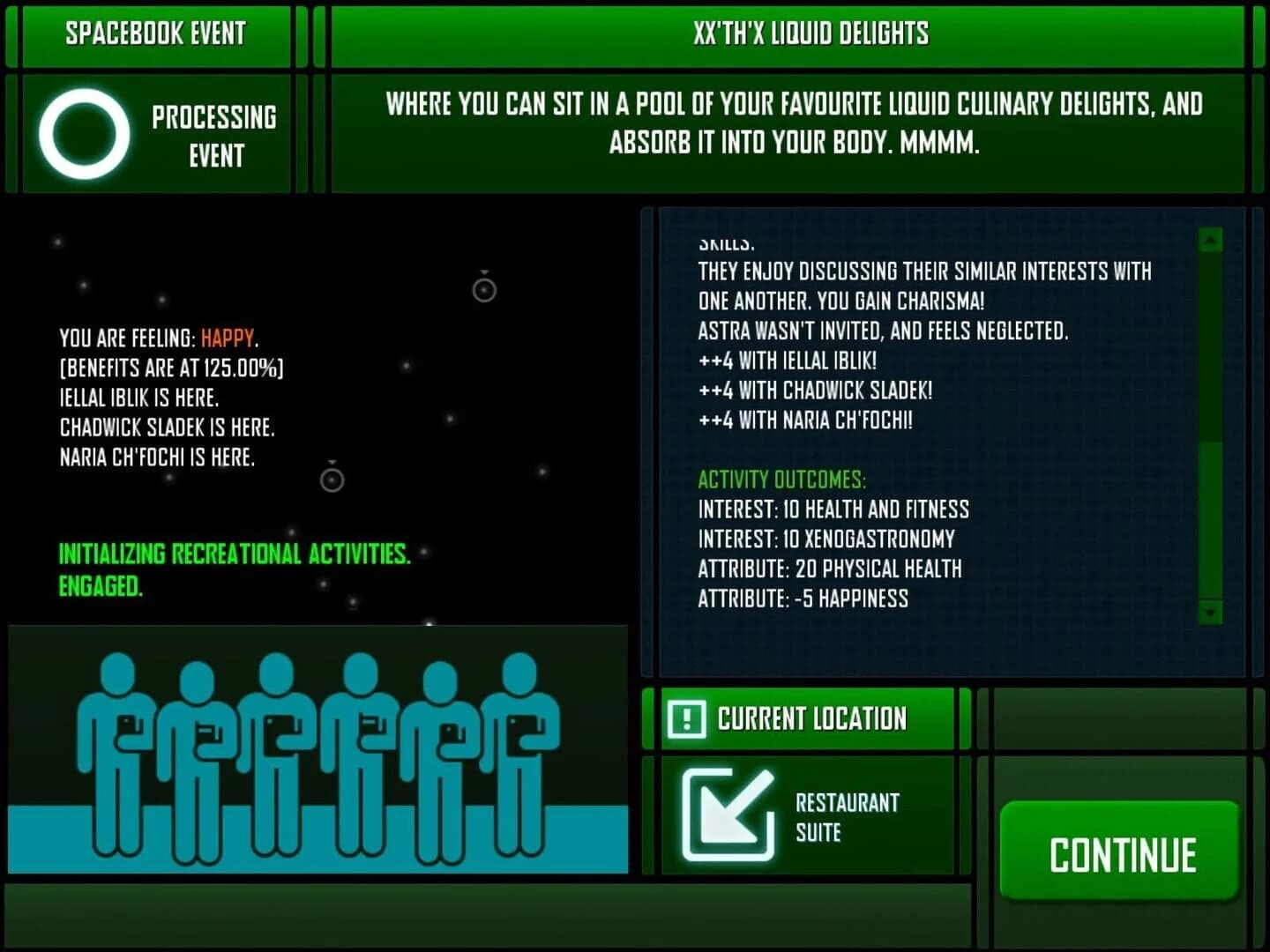Click the Benefits 125.00% progress readout
Viewport: 1270px width, 952px height.
[172, 368]
